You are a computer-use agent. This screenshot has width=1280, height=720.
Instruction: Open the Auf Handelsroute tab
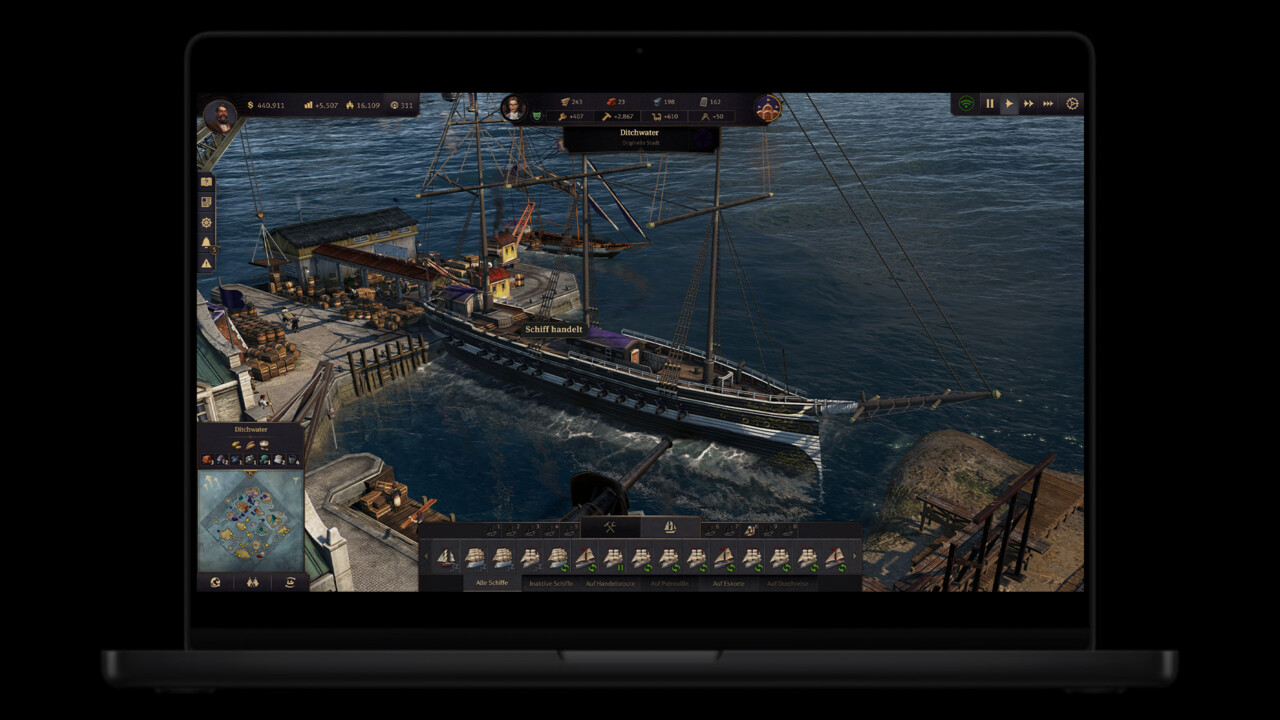610,583
